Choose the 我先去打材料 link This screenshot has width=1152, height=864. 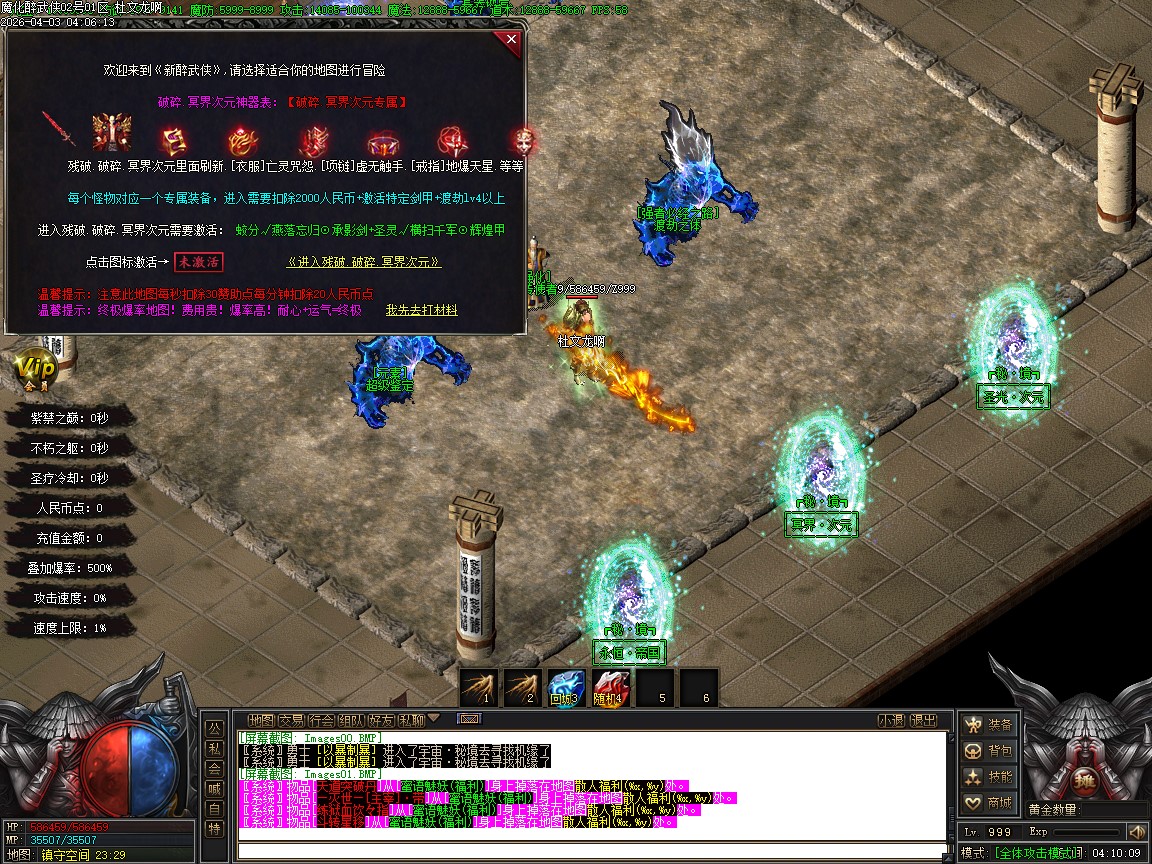coord(422,311)
